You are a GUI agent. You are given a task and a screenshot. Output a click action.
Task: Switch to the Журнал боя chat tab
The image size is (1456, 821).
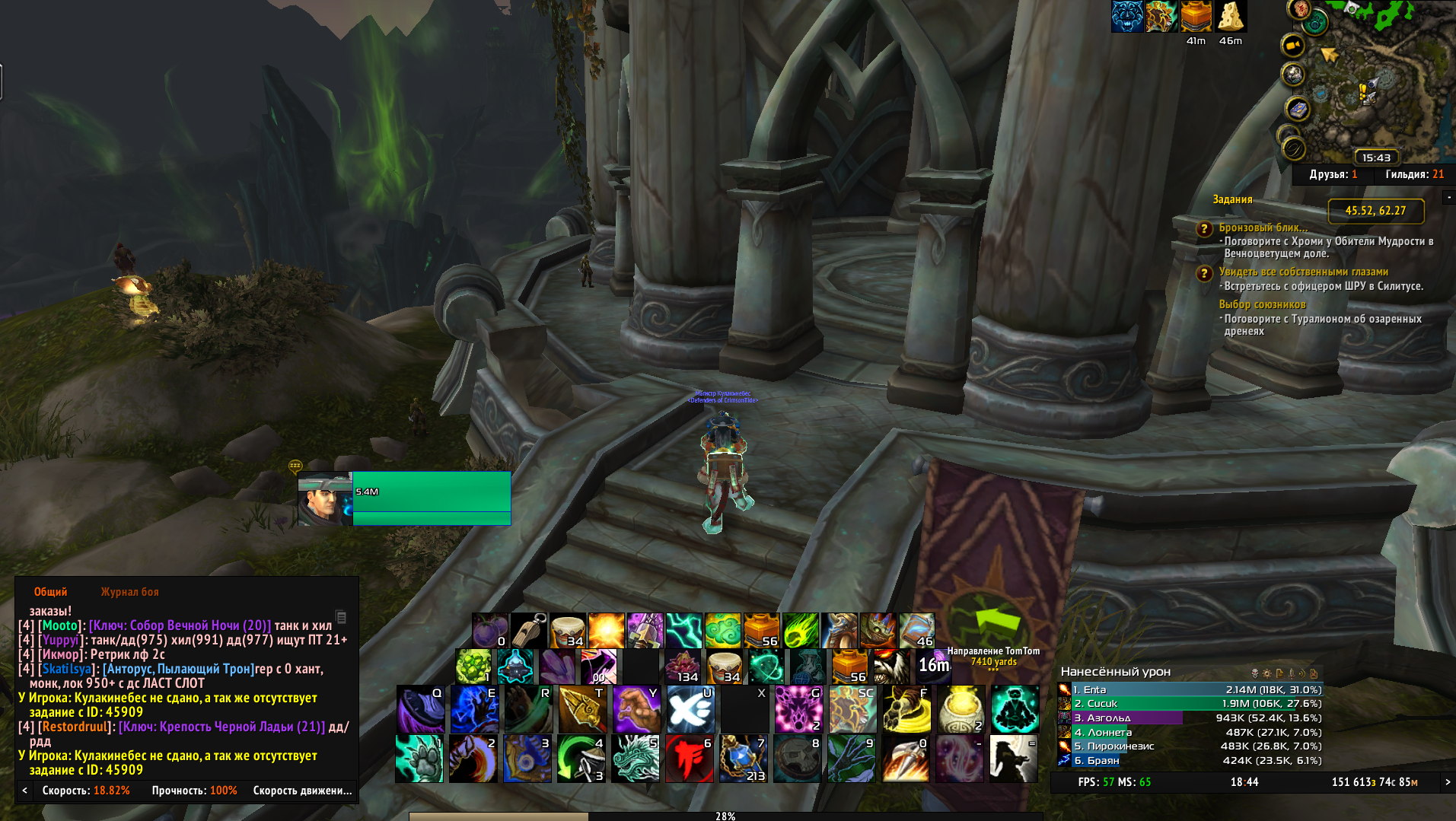[129, 592]
